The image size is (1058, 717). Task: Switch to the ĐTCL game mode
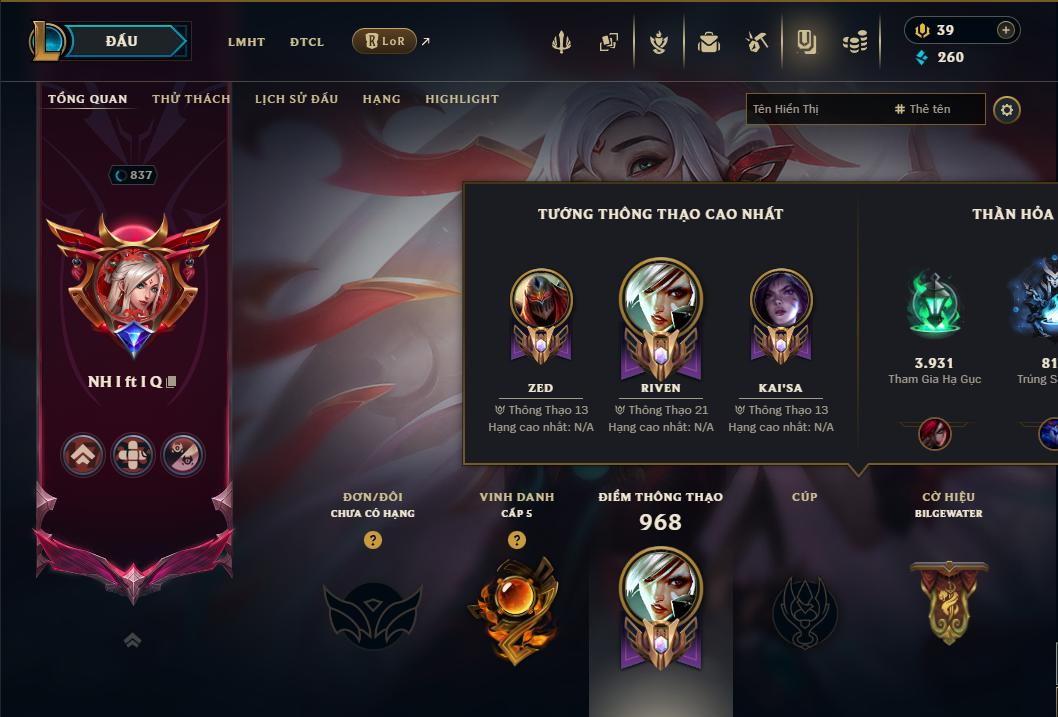(x=307, y=42)
